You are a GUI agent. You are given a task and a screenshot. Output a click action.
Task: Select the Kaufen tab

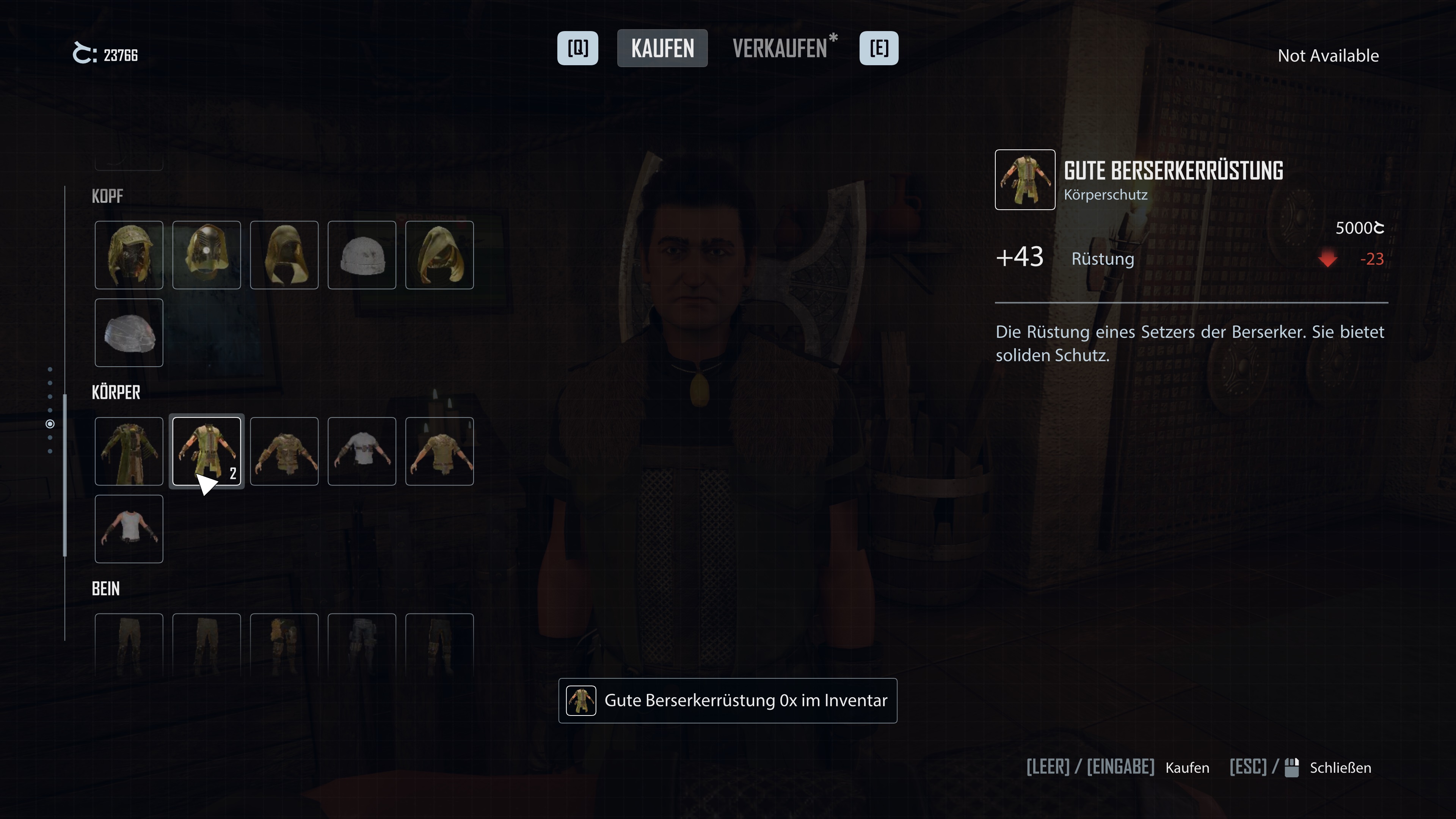[662, 49]
